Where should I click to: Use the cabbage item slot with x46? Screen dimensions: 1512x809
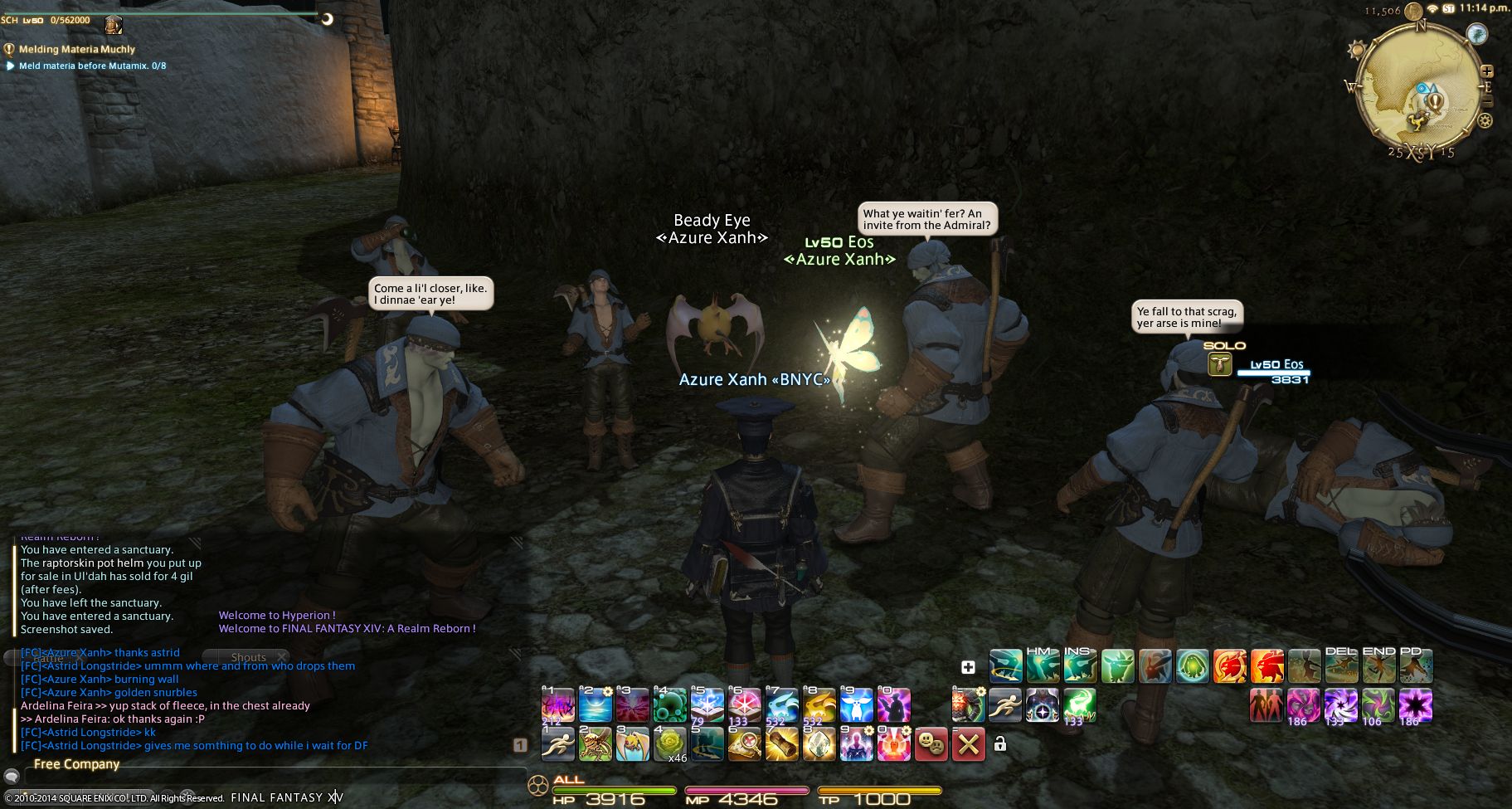tap(669, 745)
